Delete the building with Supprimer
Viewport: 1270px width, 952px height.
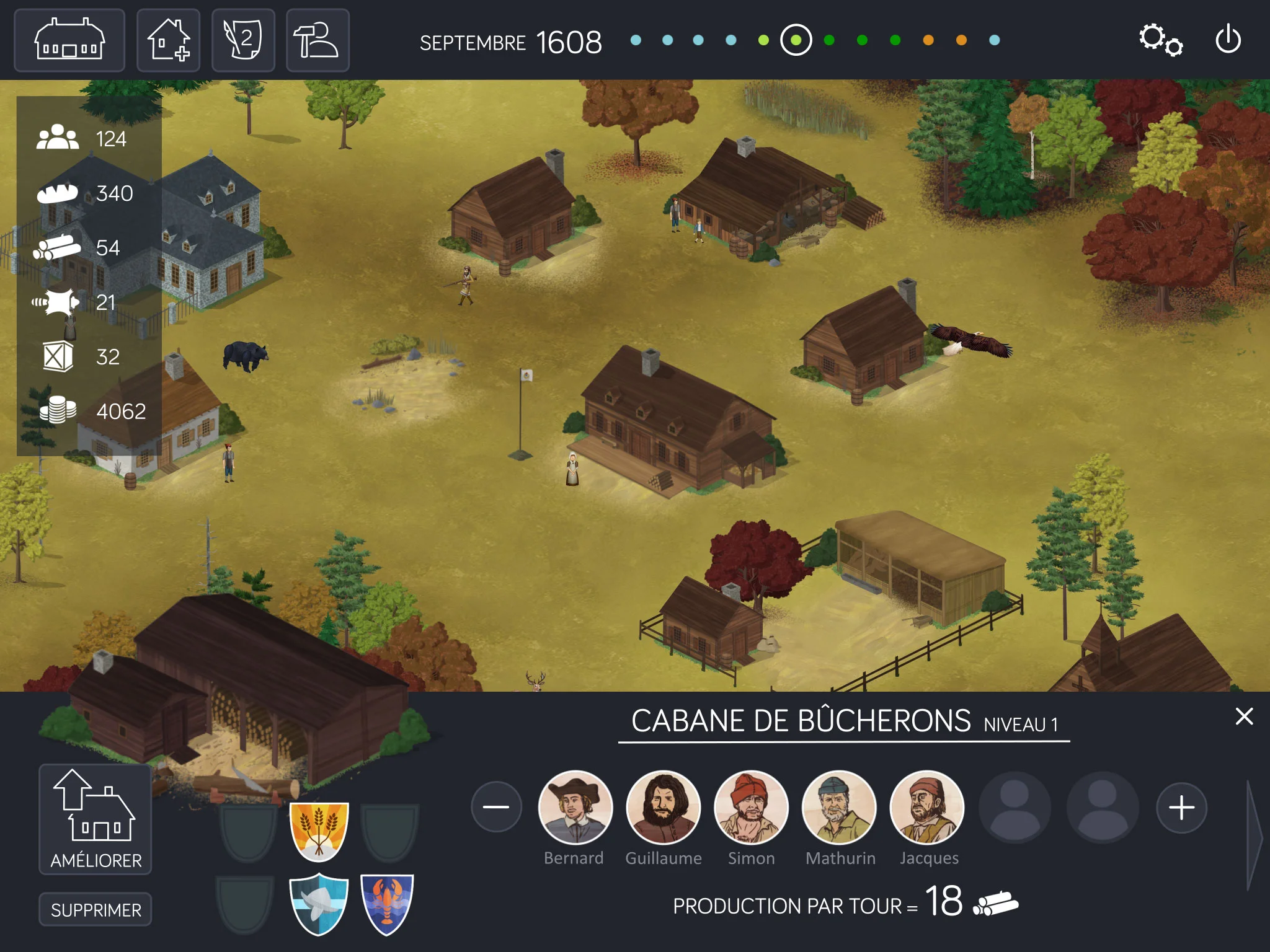95,909
